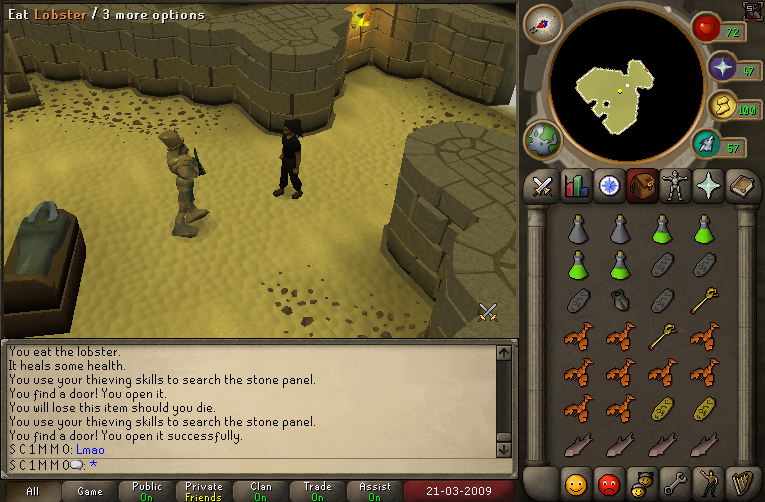Open the harp Music tab
The width and height of the screenshot is (765, 502).
(x=742, y=482)
